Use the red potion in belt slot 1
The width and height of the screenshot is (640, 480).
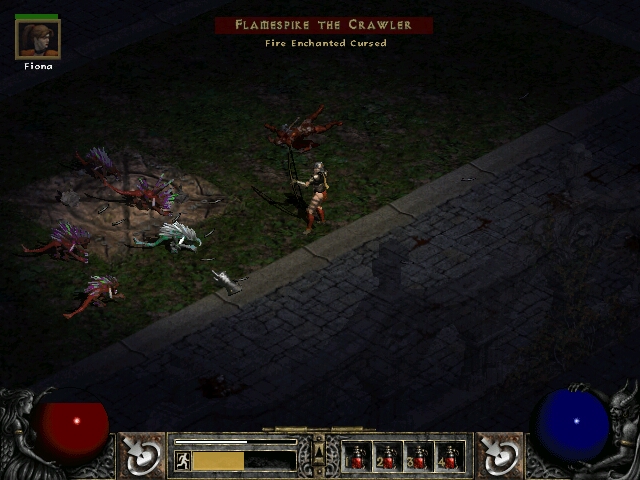click(x=356, y=457)
